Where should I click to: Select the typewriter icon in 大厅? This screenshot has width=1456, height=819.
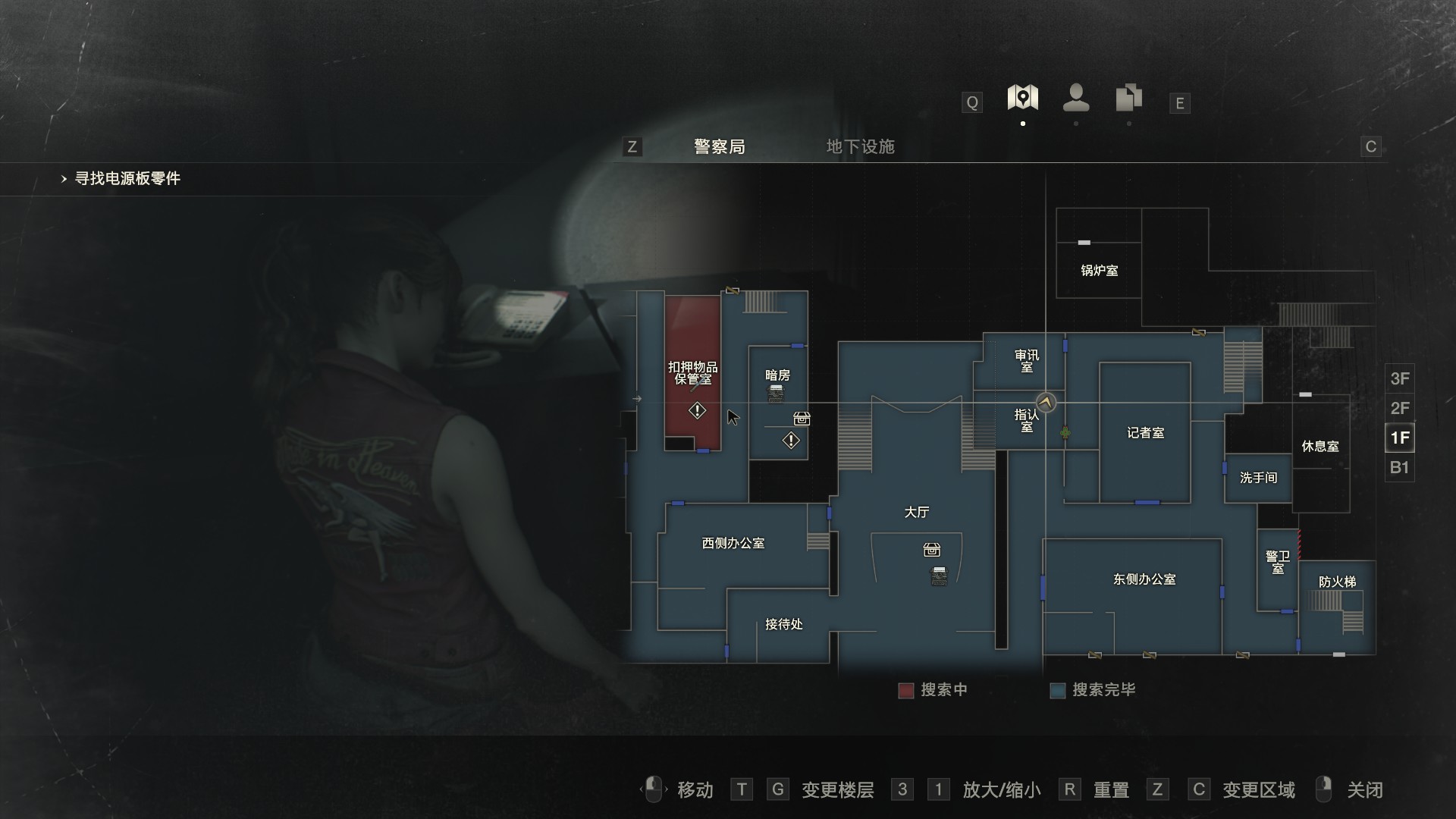(939, 576)
